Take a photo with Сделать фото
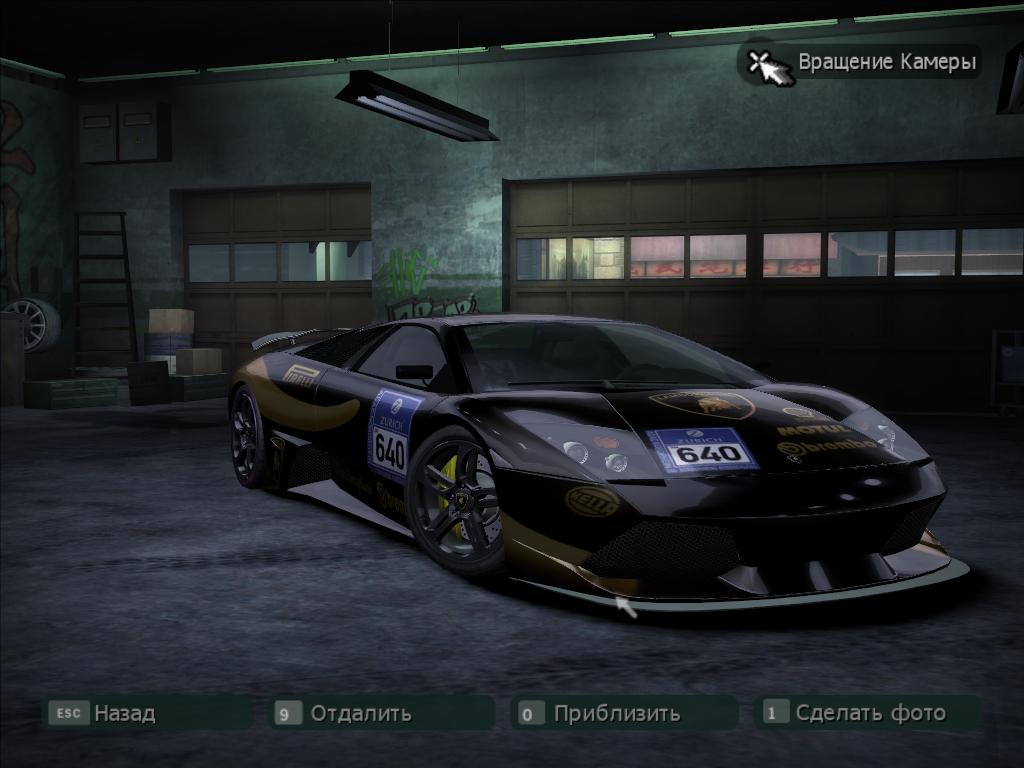1024x768 pixels. click(x=869, y=713)
